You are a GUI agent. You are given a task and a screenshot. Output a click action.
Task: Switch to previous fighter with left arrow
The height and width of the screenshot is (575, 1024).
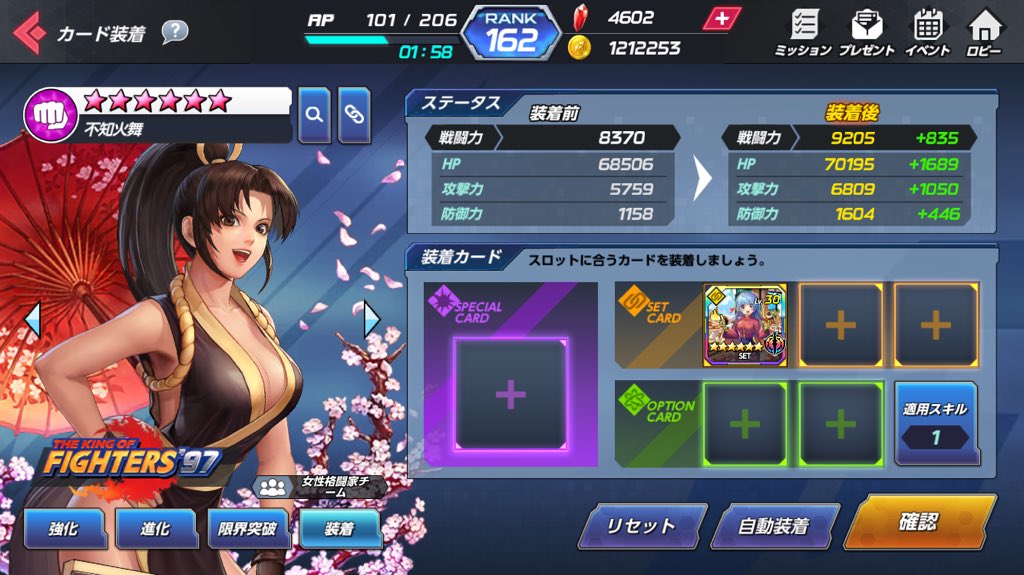tap(32, 319)
